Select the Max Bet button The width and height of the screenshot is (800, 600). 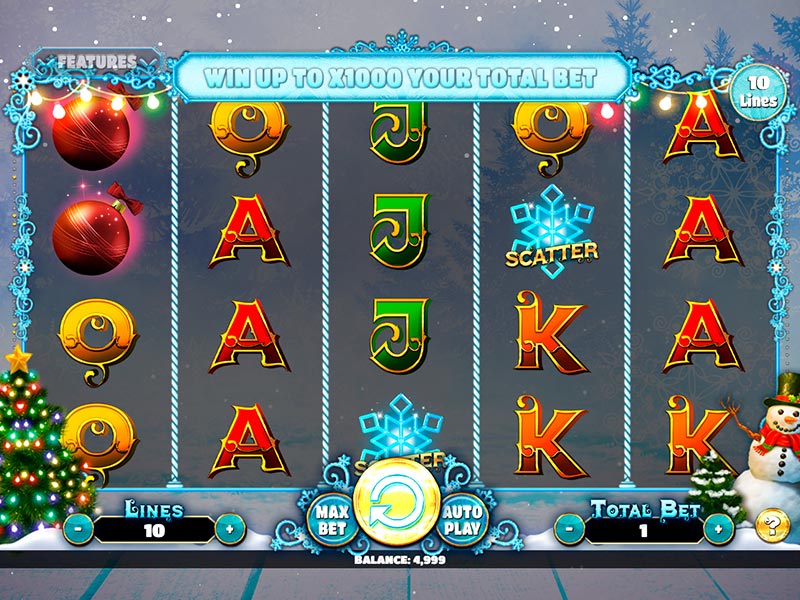pos(330,518)
